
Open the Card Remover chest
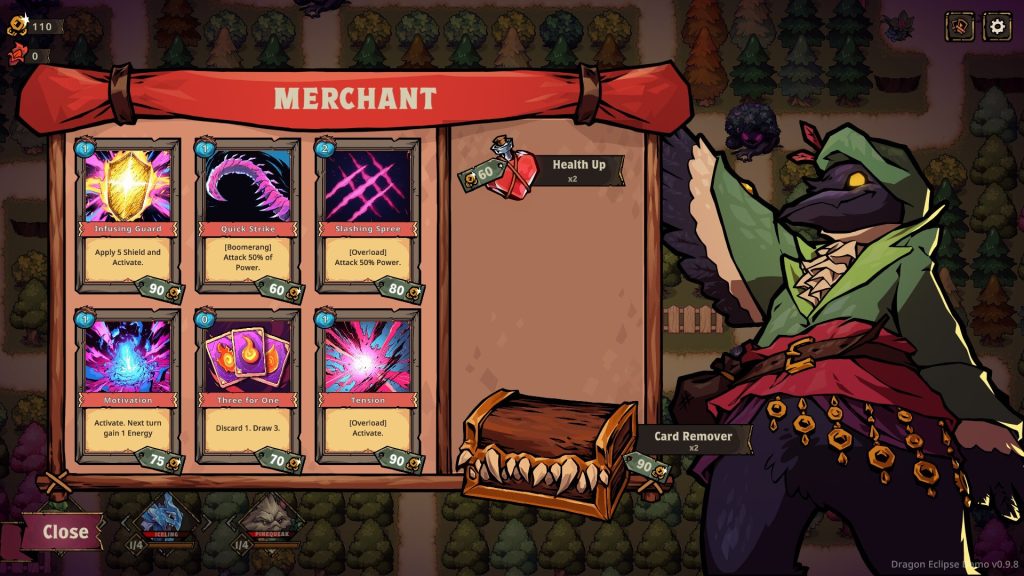[x=548, y=452]
